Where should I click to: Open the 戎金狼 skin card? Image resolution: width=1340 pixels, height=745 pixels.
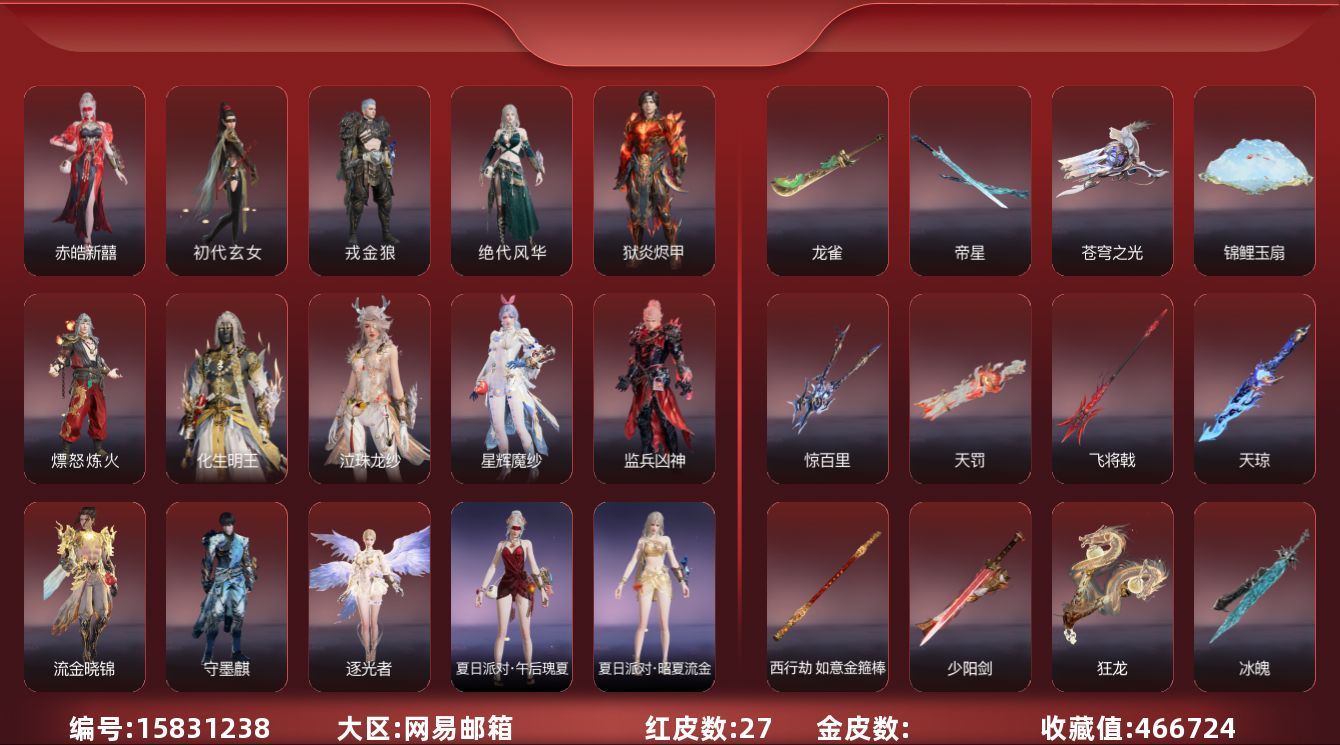pos(369,180)
